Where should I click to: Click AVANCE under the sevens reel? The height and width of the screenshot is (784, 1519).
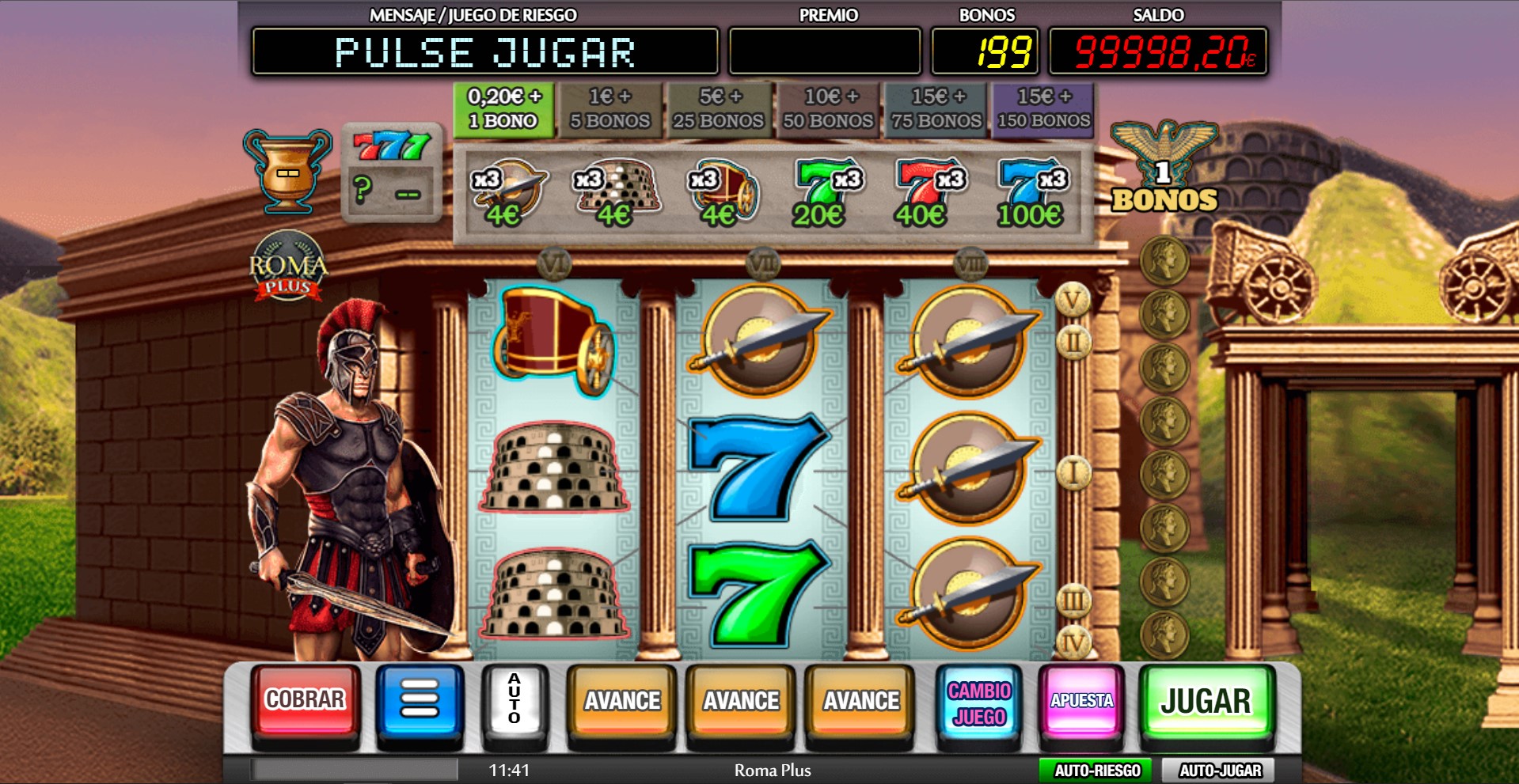[x=741, y=701]
